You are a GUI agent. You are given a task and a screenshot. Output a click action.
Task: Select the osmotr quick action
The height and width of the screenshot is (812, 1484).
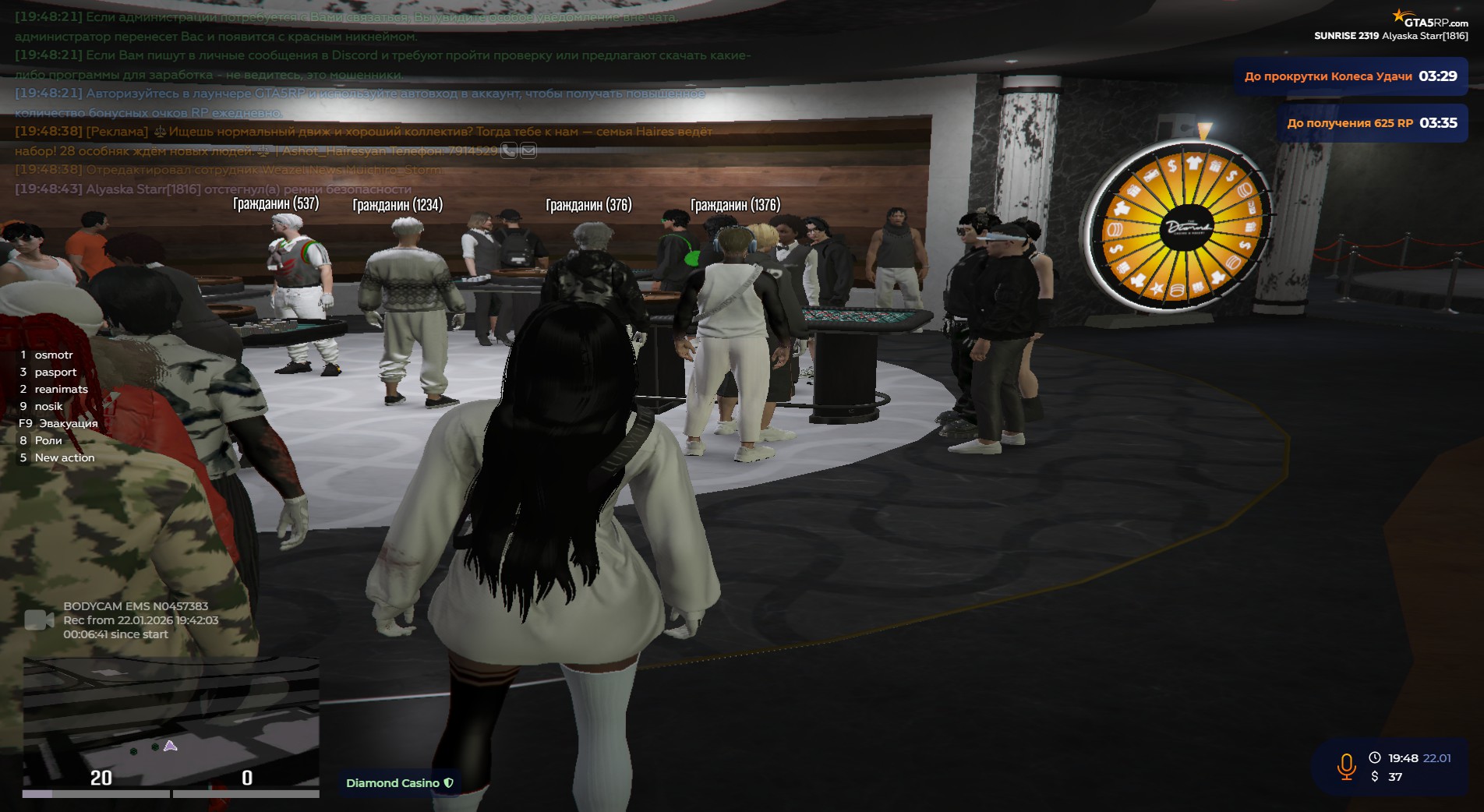point(53,355)
